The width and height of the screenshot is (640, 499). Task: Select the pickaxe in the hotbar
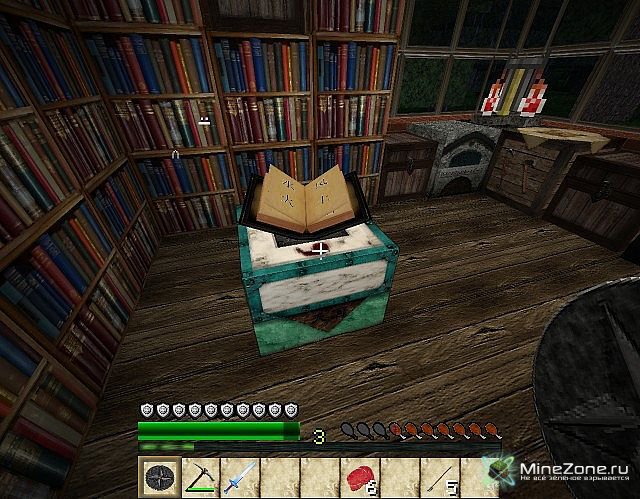(x=198, y=477)
